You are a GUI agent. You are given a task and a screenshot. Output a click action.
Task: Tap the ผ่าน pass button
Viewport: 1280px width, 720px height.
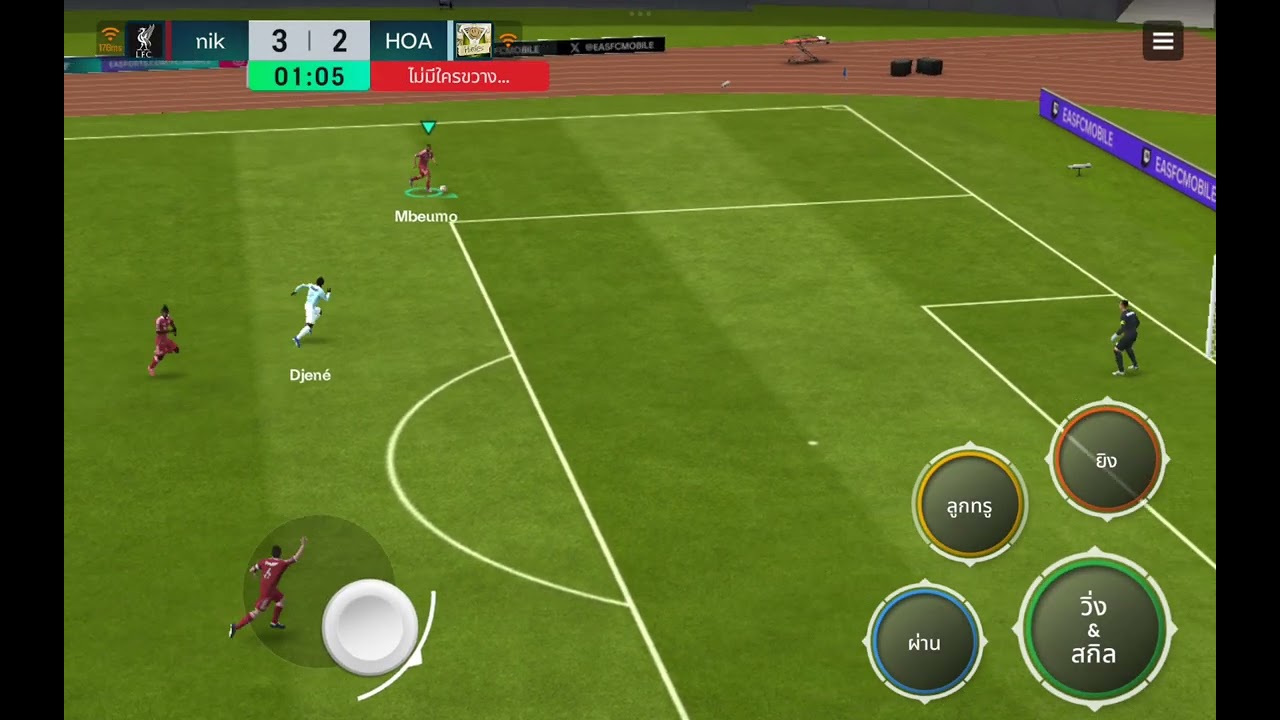click(924, 642)
